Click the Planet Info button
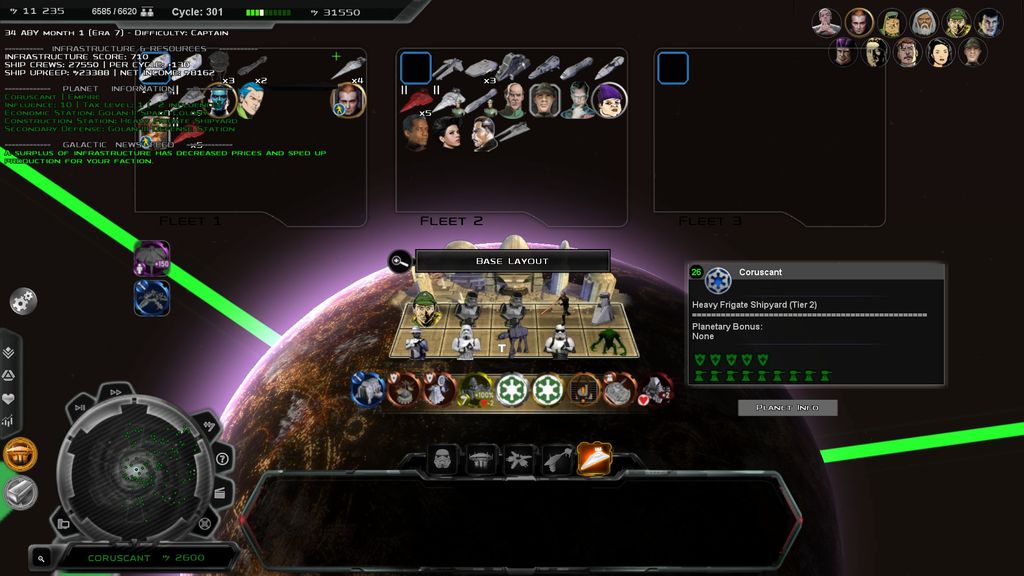 pyautogui.click(x=787, y=408)
